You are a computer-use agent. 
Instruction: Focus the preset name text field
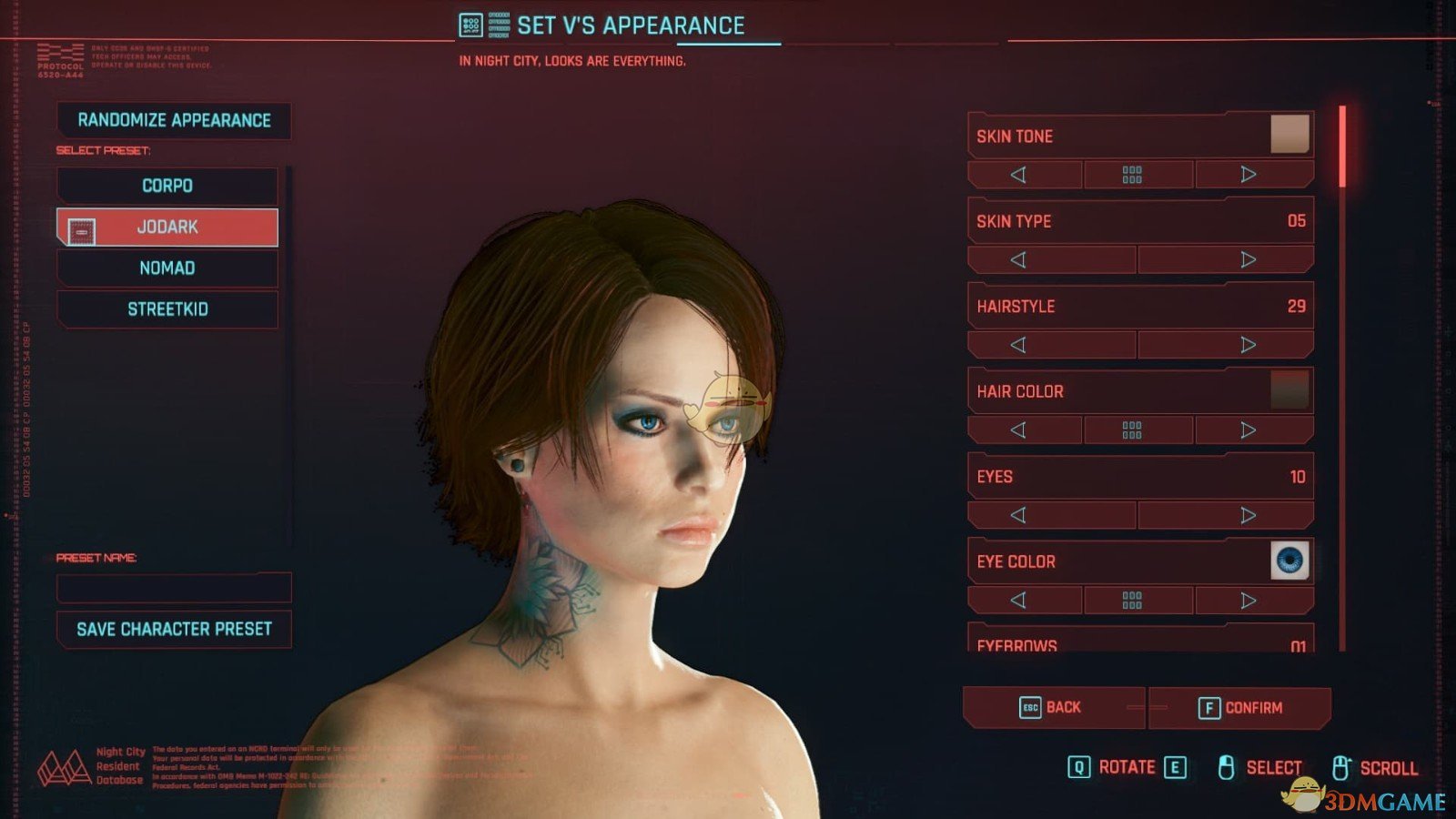pyautogui.click(x=174, y=588)
